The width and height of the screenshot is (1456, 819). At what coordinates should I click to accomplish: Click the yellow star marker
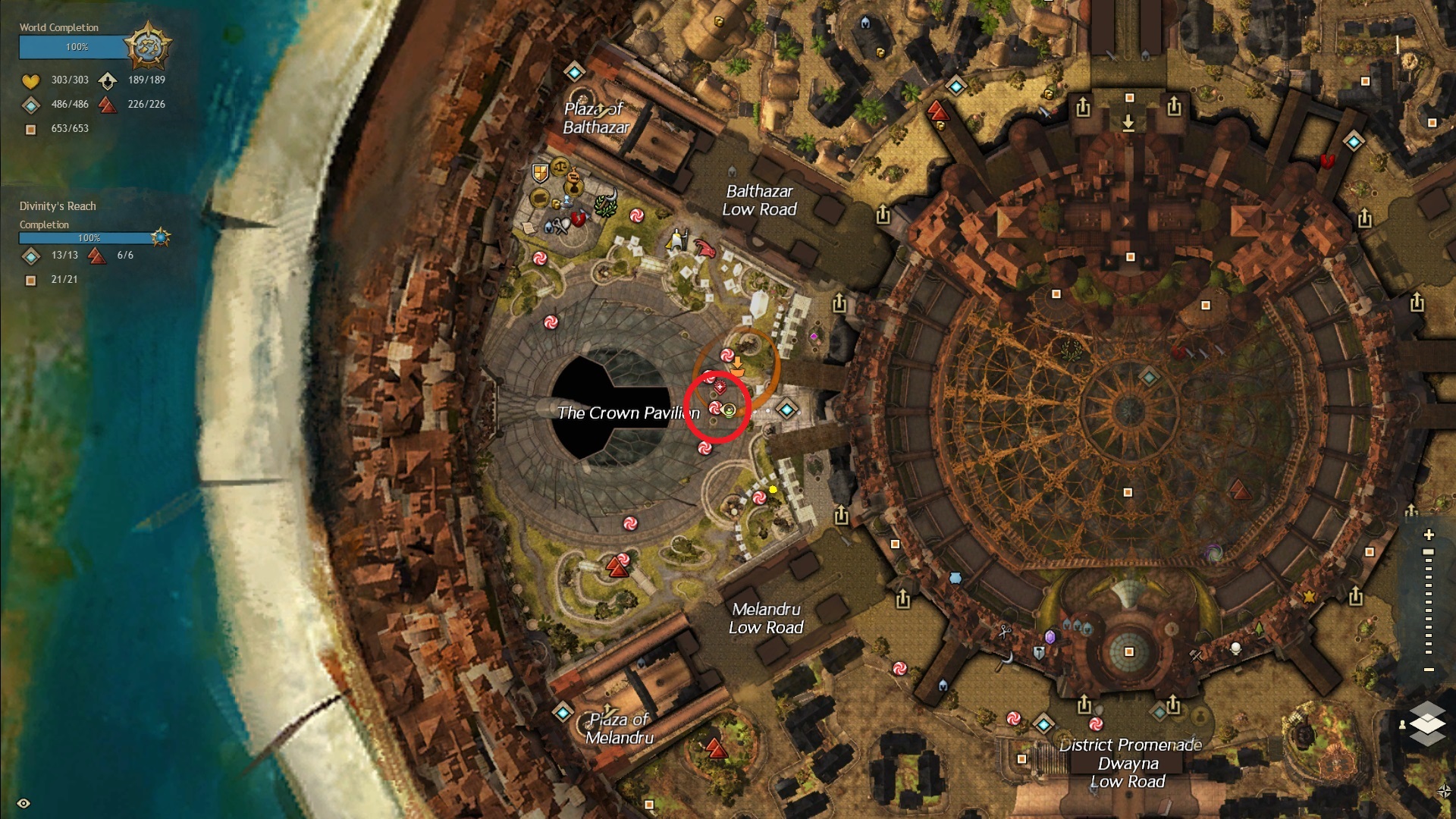(x=1309, y=597)
